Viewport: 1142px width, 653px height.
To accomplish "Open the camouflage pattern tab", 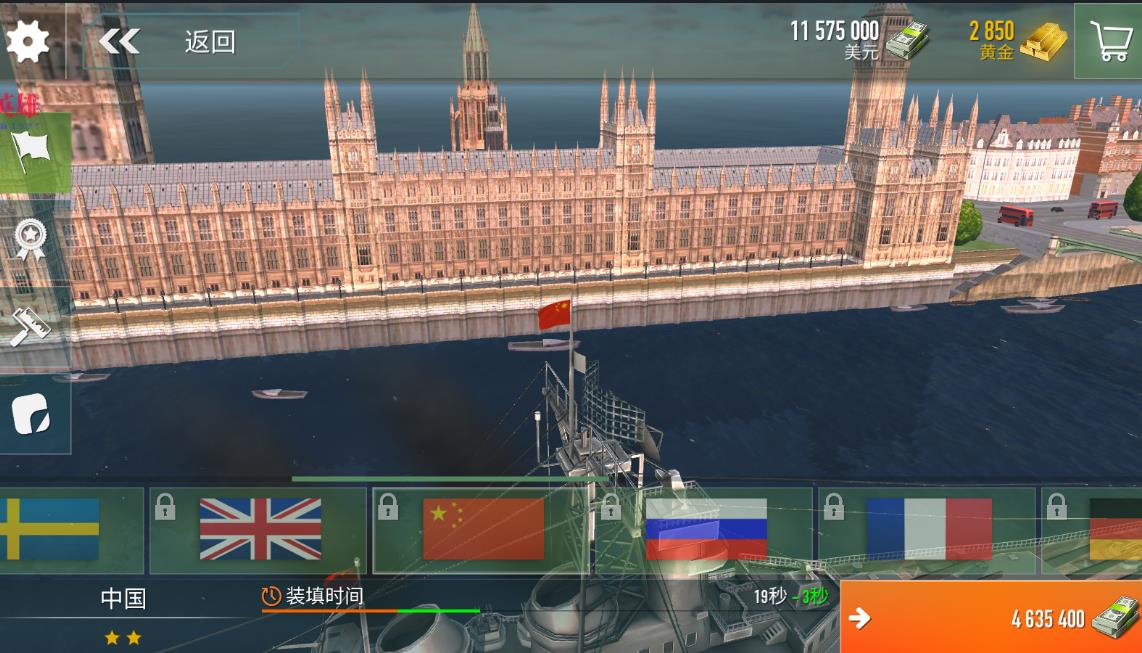I will point(32,414).
